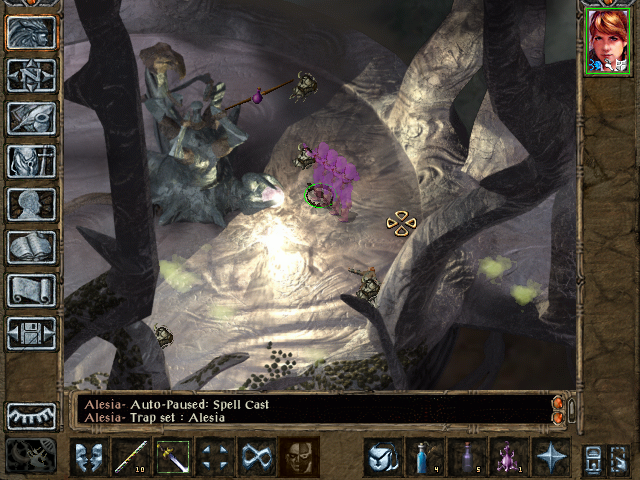Show the character record silhouette button
The height and width of the screenshot is (480, 640).
tap(31, 204)
